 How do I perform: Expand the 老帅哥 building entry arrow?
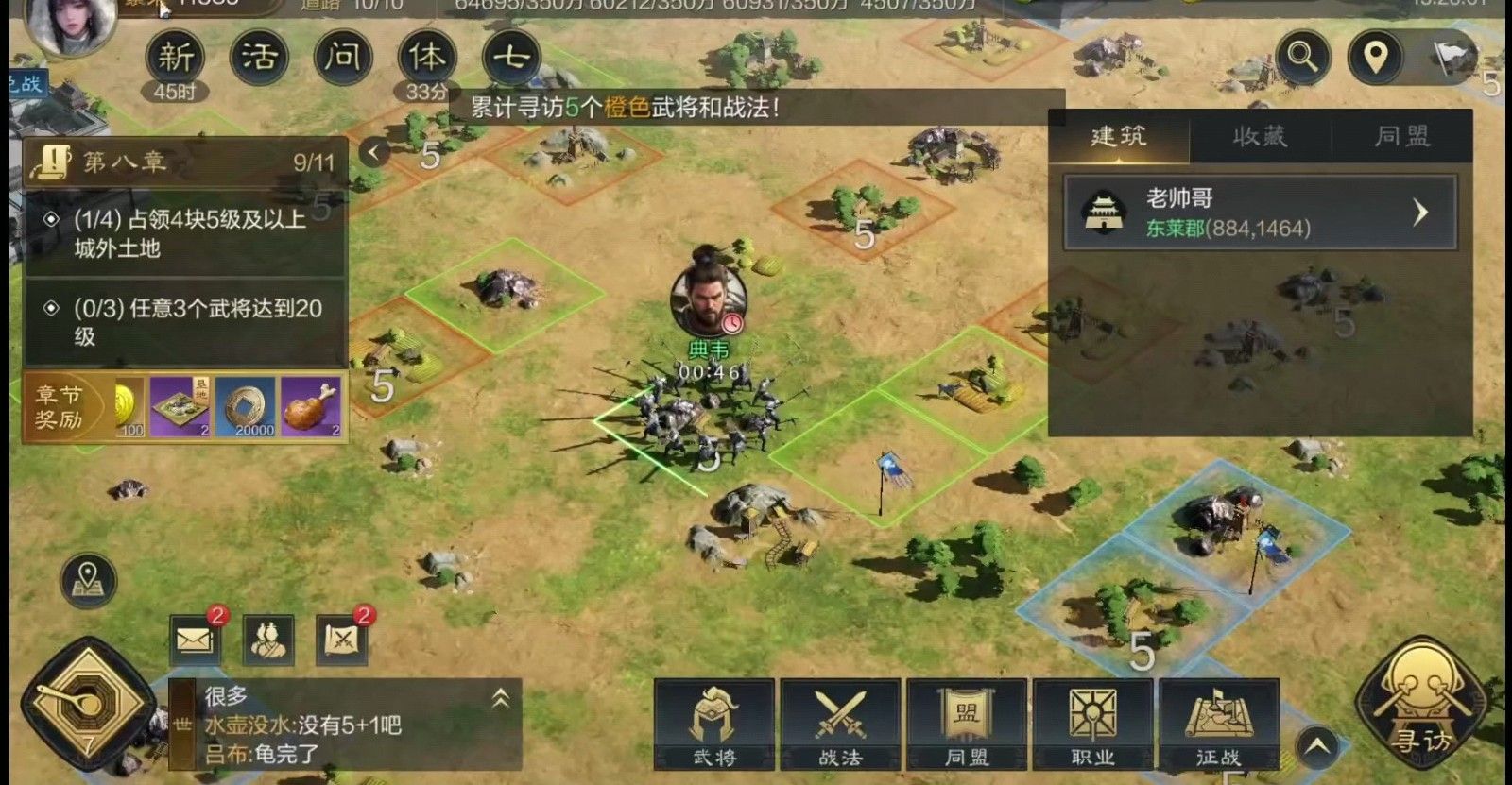(x=1421, y=213)
